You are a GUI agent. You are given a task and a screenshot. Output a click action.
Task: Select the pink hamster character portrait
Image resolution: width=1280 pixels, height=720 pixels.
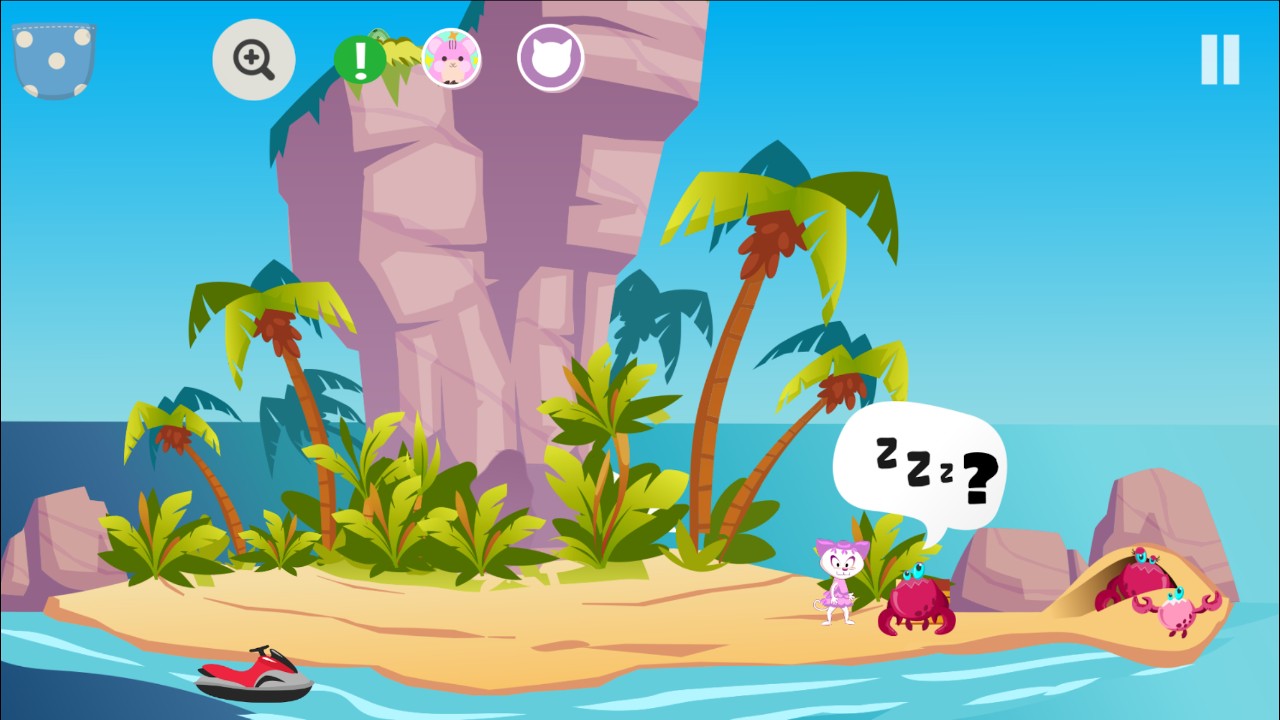(x=451, y=58)
